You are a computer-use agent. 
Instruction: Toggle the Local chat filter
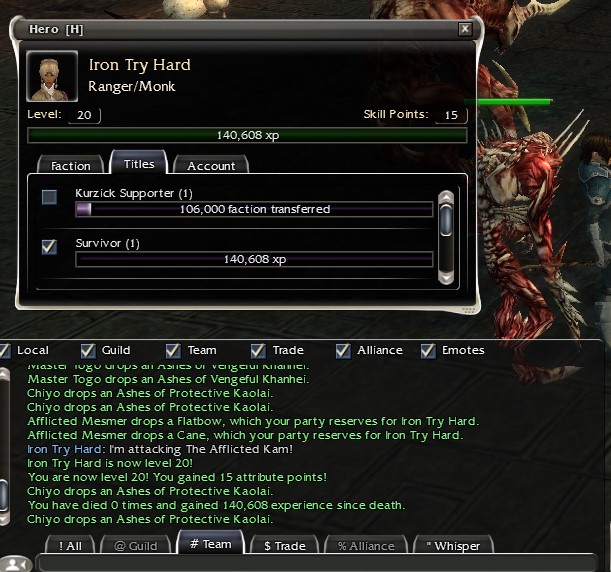pos(5,350)
